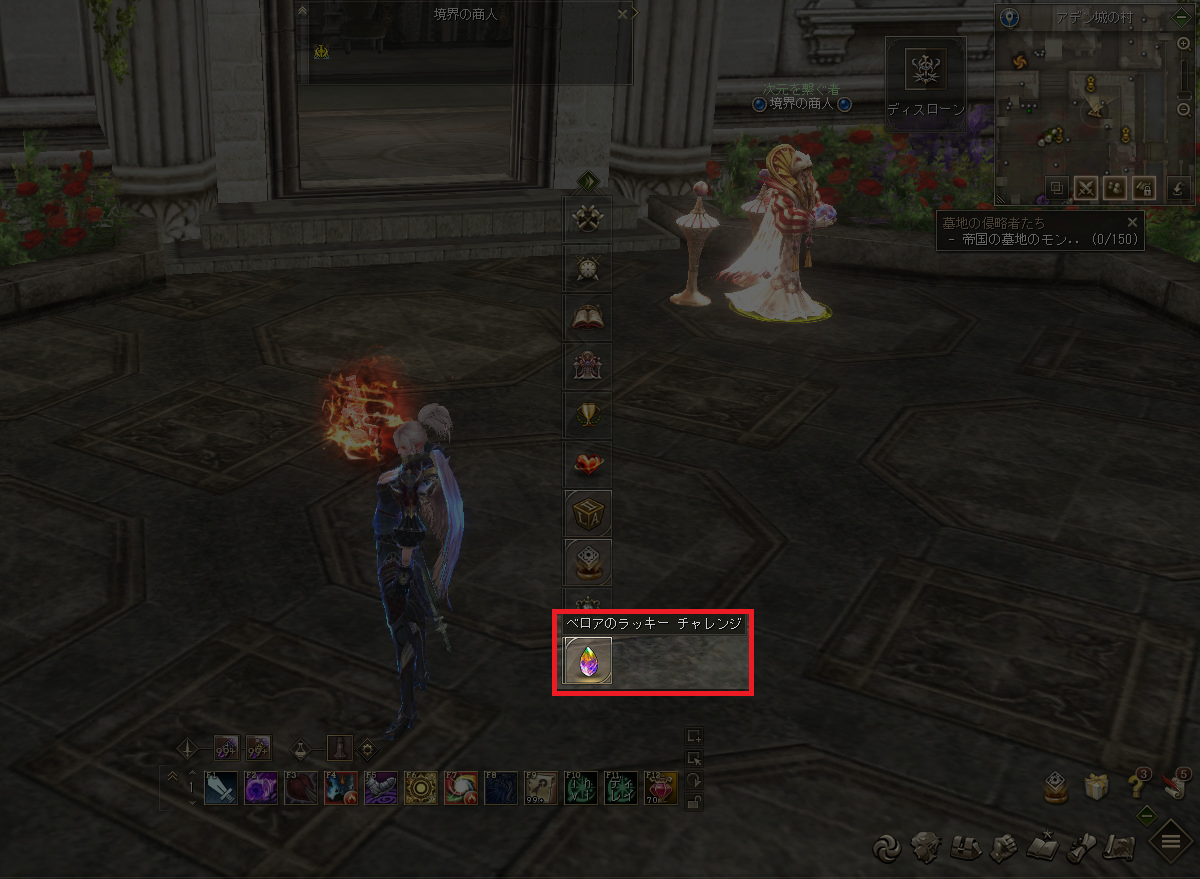This screenshot has width=1200, height=879.
Task: Zoom in on the minimap
Action: click(x=1184, y=43)
